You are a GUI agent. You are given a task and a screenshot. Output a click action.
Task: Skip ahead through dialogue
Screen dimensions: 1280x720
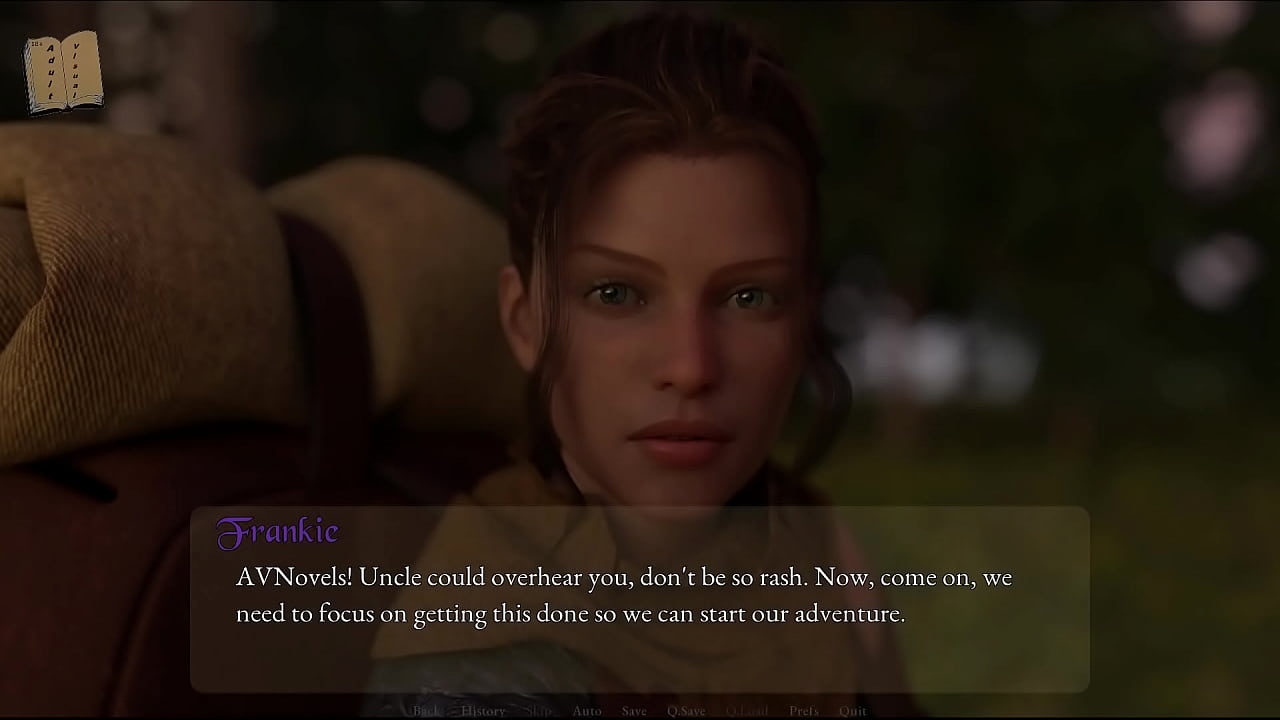point(538,711)
